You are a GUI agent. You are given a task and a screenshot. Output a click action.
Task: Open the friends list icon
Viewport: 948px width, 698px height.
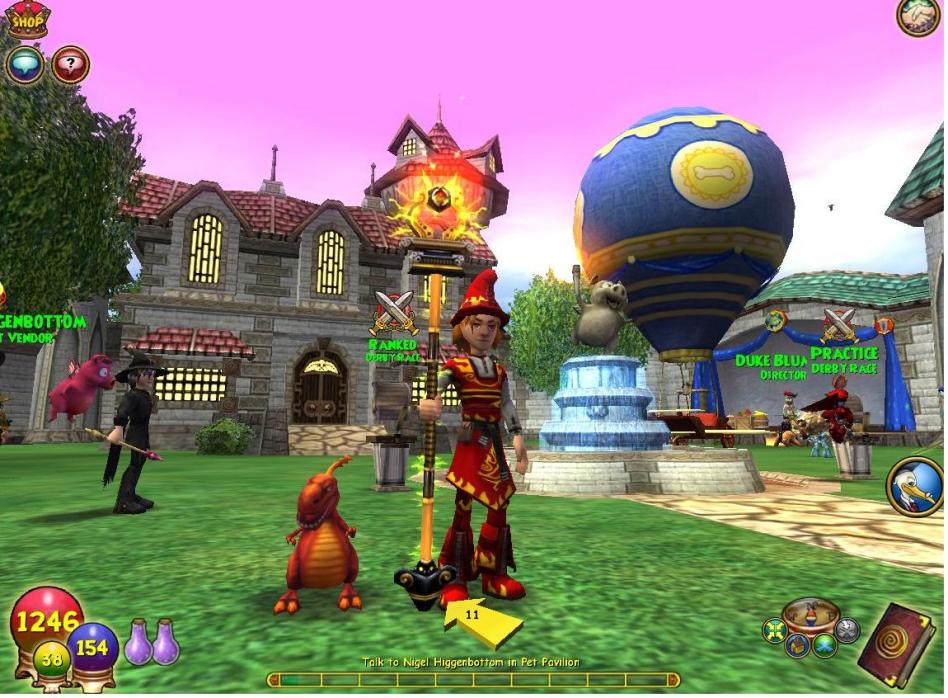point(916,17)
